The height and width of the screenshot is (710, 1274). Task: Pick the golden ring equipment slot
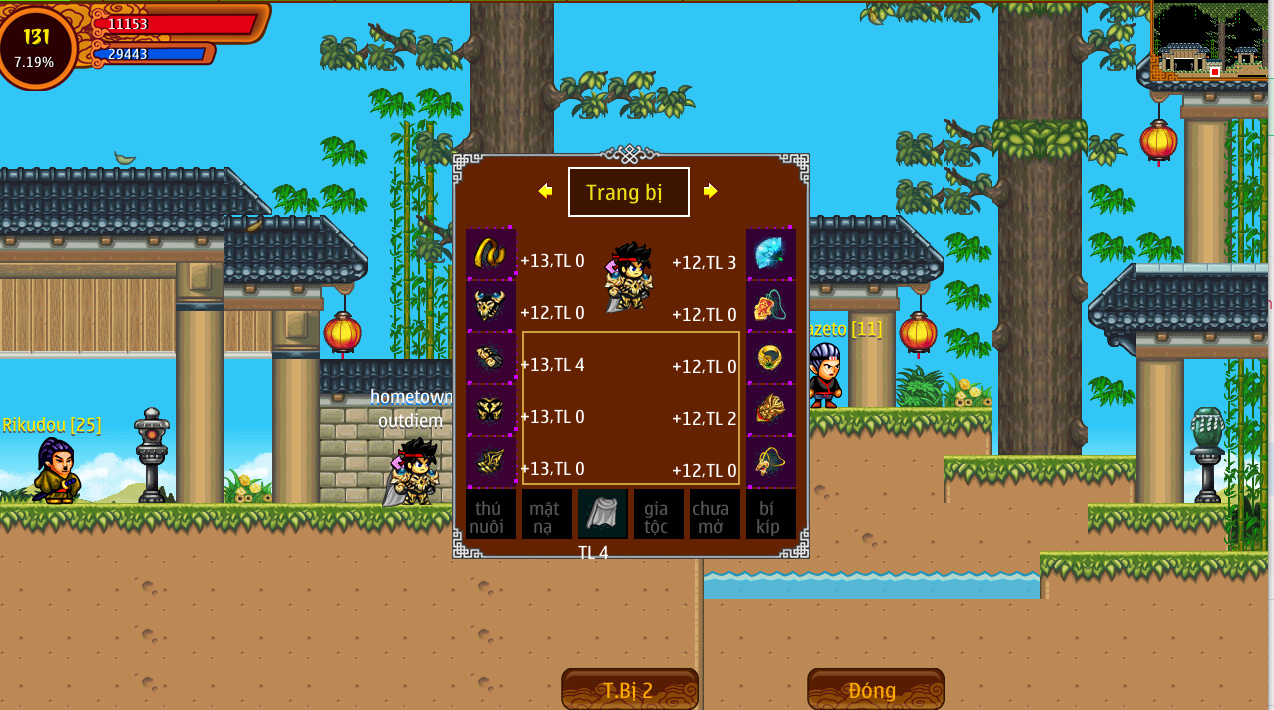pyautogui.click(x=771, y=357)
